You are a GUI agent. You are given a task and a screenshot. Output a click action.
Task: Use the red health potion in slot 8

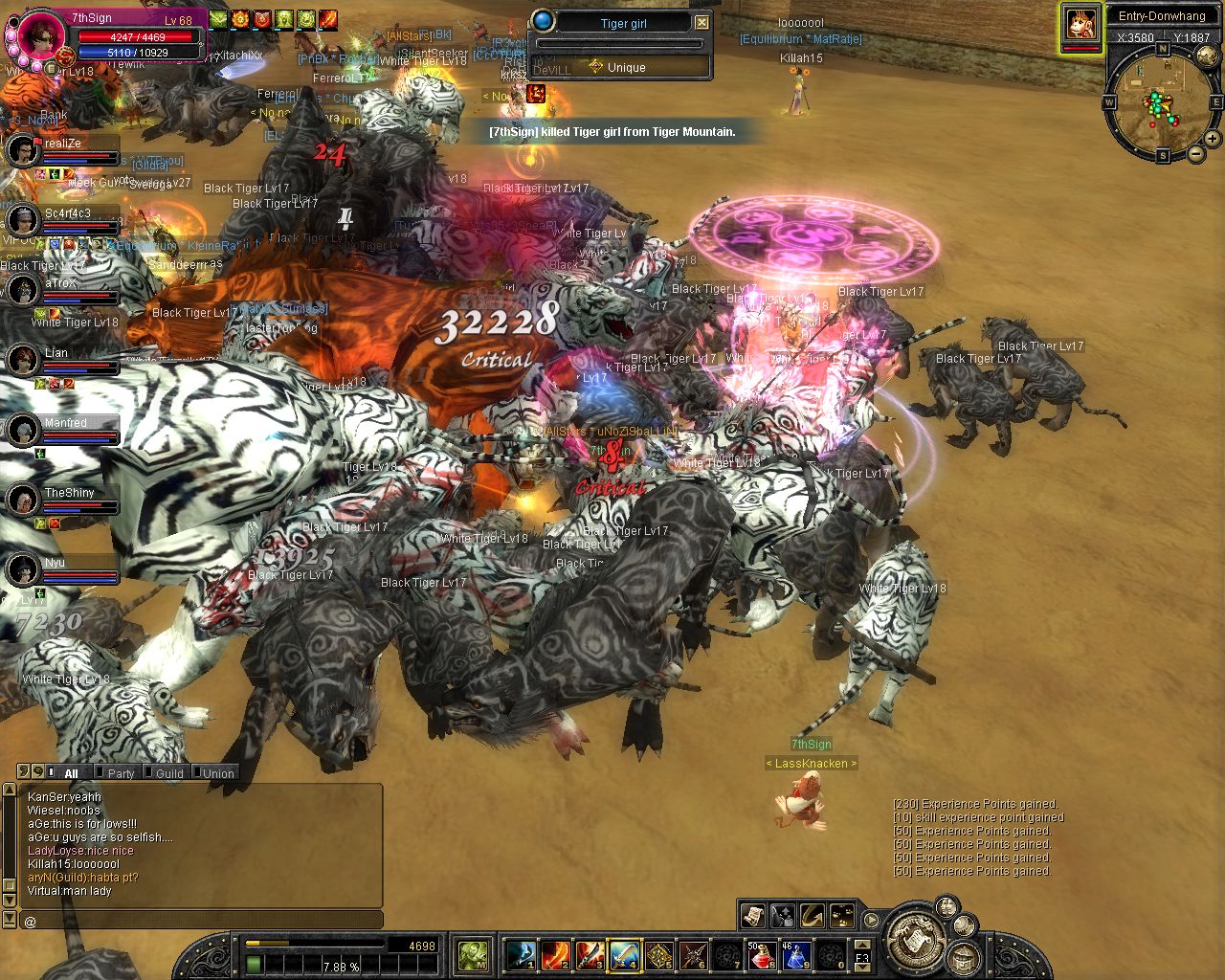pos(761,955)
